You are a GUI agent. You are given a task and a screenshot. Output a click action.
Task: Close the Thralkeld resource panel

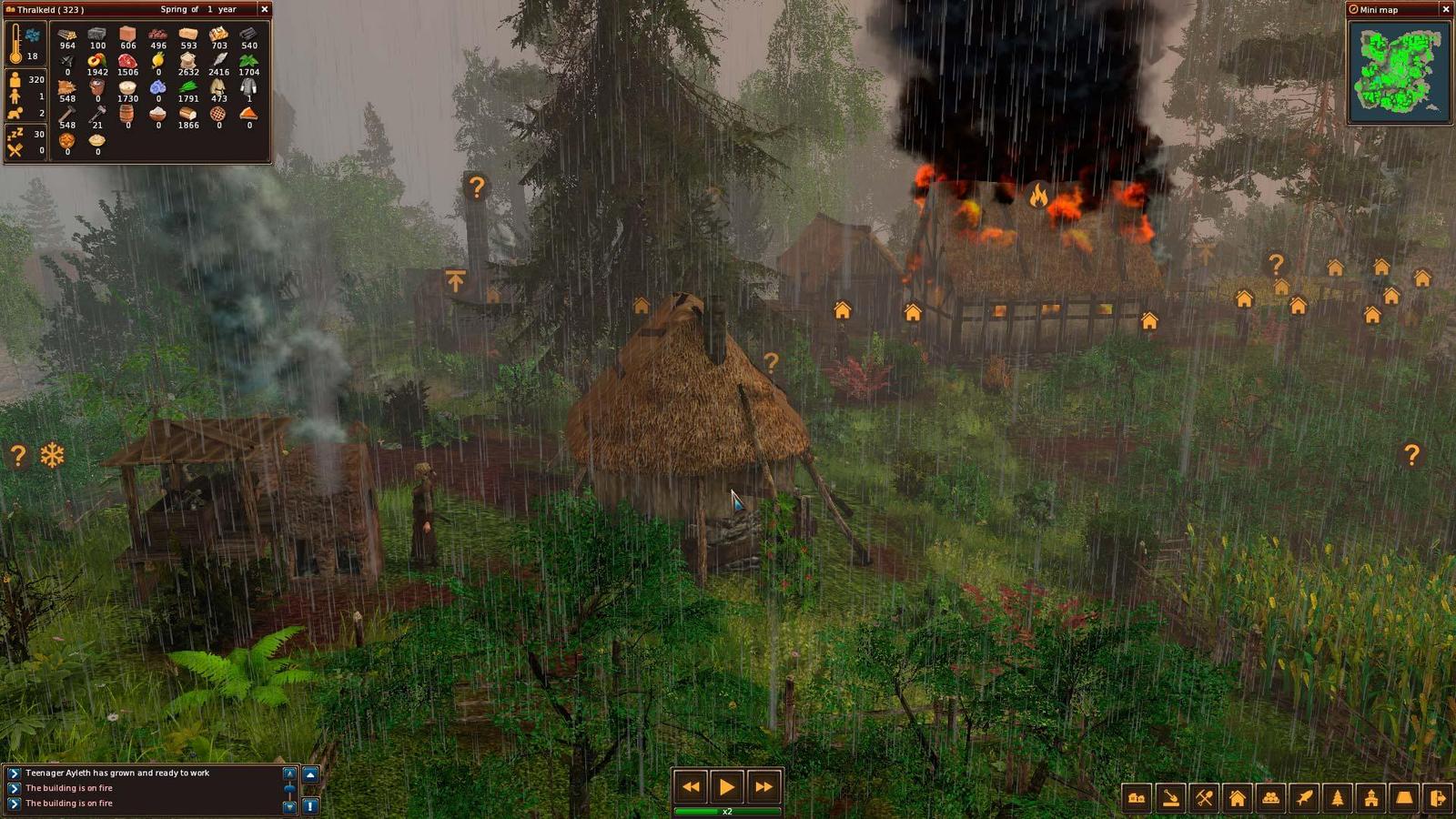coord(265,9)
